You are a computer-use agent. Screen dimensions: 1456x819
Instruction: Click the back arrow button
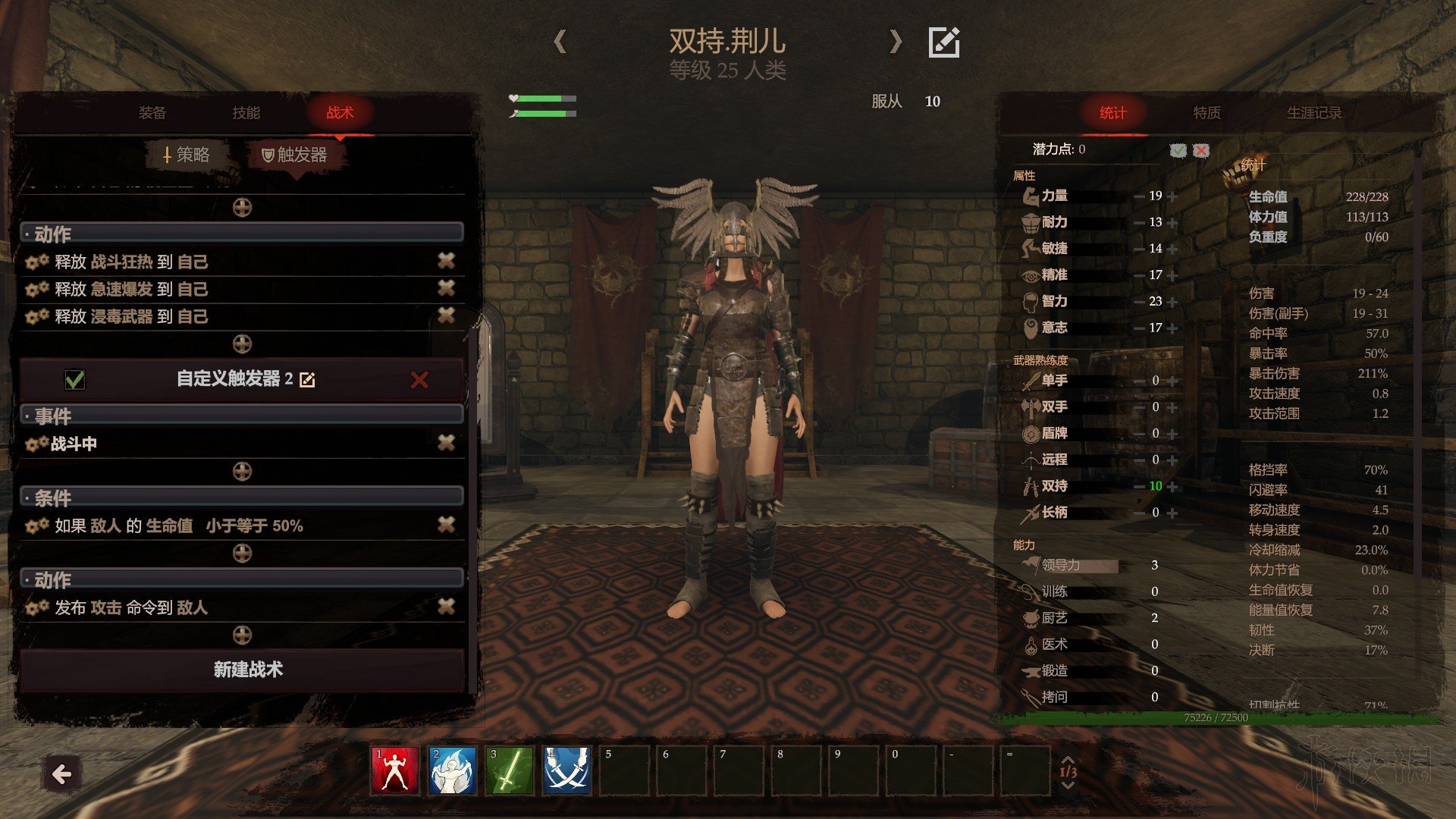tap(62, 774)
